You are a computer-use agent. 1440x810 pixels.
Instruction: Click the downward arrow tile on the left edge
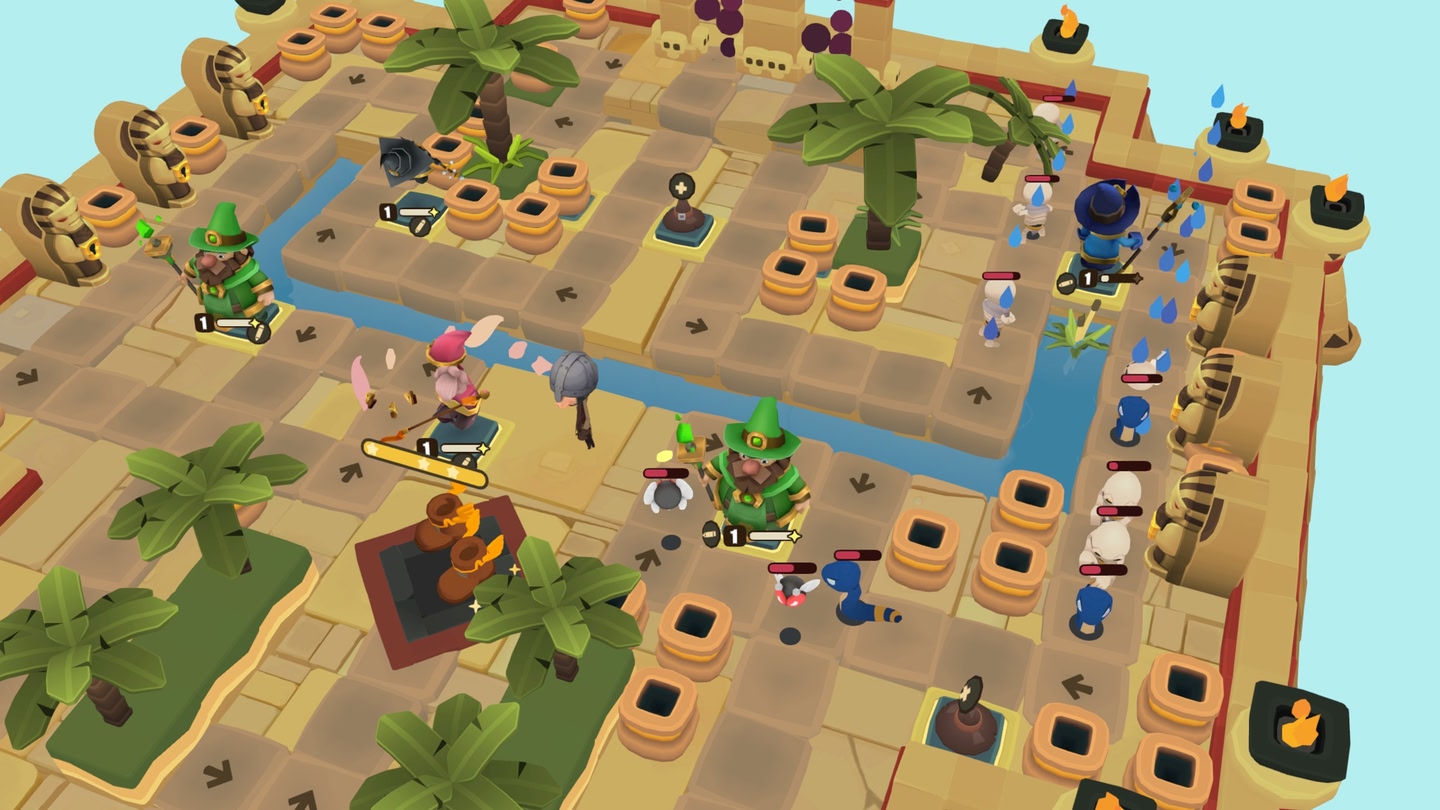(x=25, y=378)
